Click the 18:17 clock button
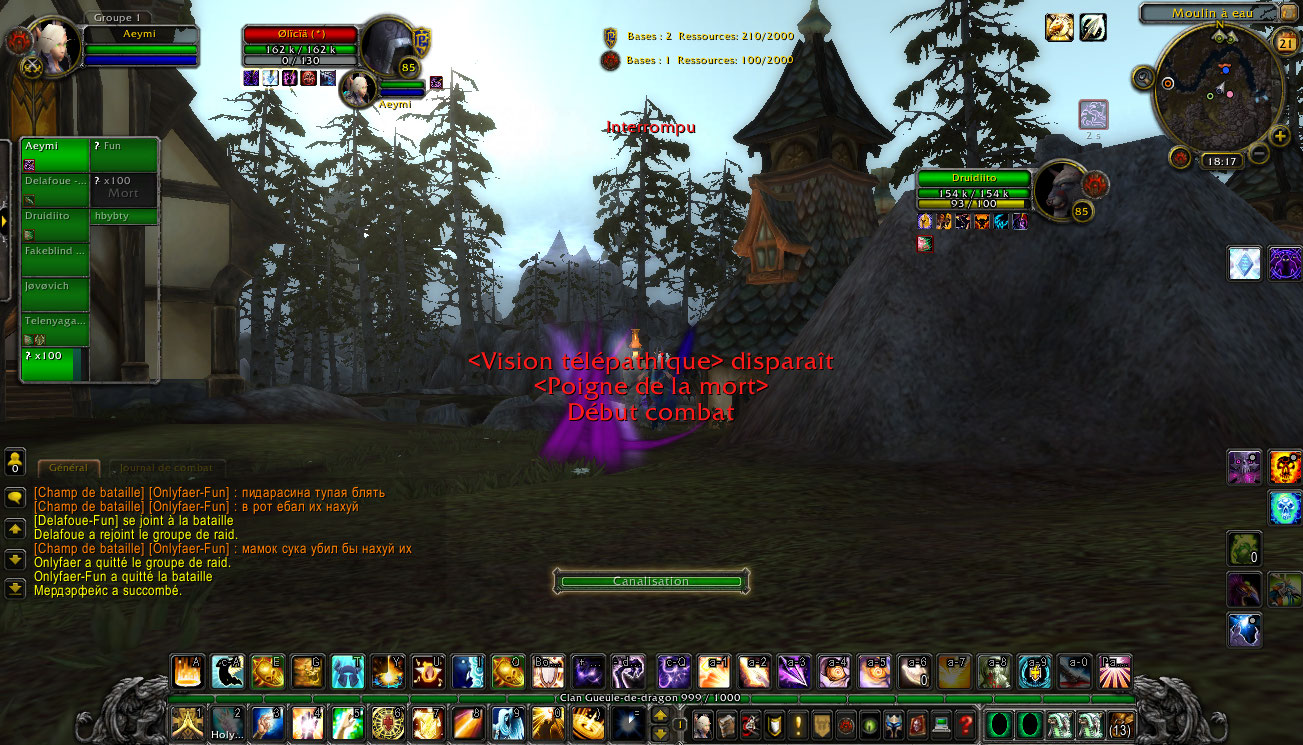This screenshot has width=1303, height=745. (x=1222, y=160)
